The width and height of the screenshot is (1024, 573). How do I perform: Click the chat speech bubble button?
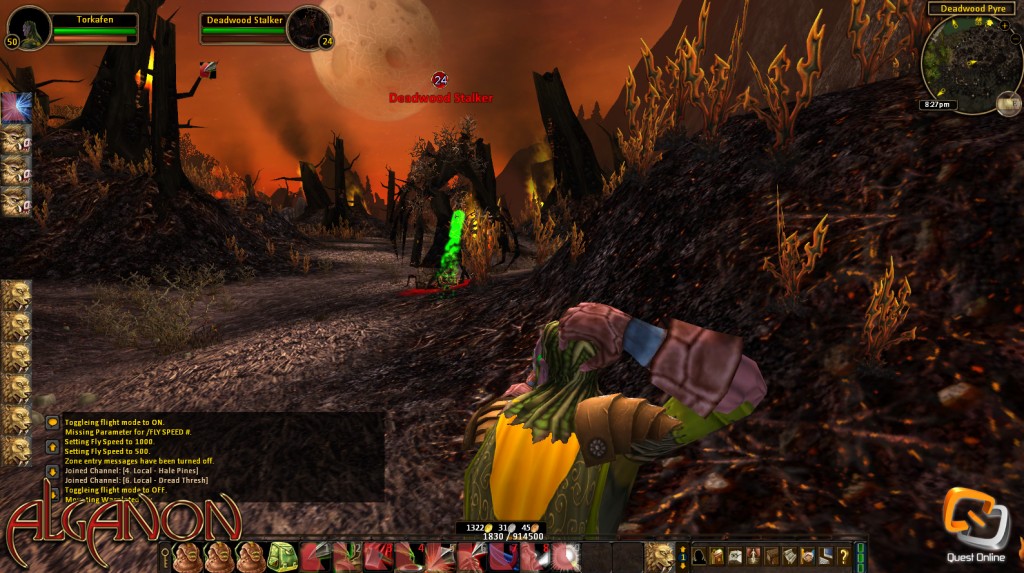[x=52, y=422]
